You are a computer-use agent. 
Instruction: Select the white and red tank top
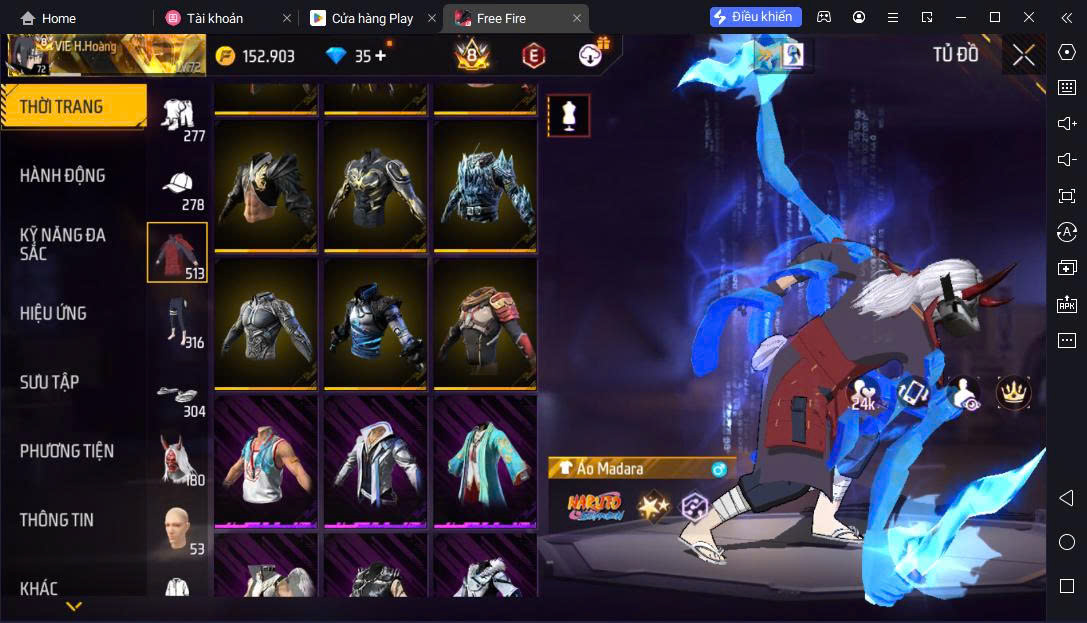point(265,460)
